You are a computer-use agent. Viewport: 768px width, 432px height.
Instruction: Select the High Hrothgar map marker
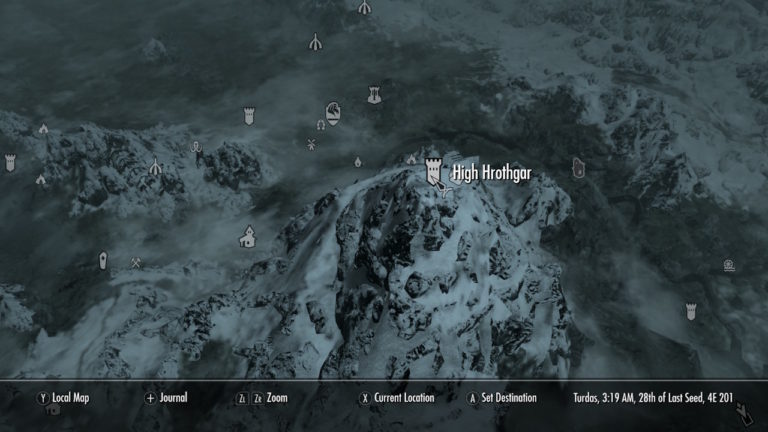click(x=434, y=171)
